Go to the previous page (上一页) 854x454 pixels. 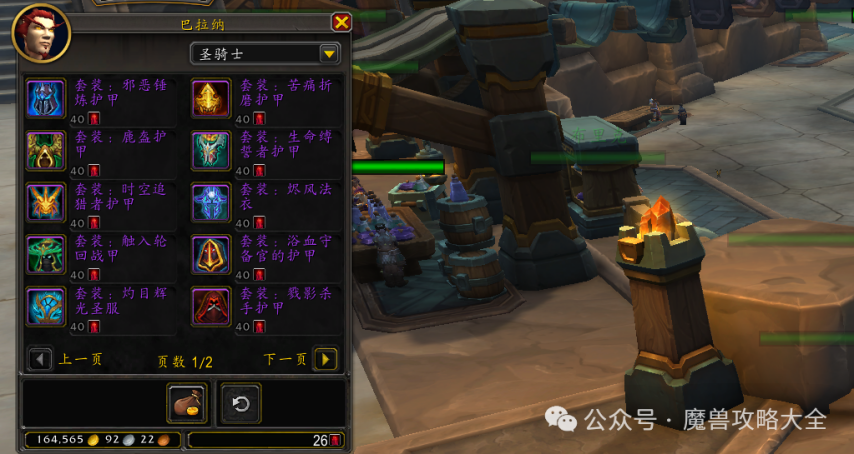41,359
